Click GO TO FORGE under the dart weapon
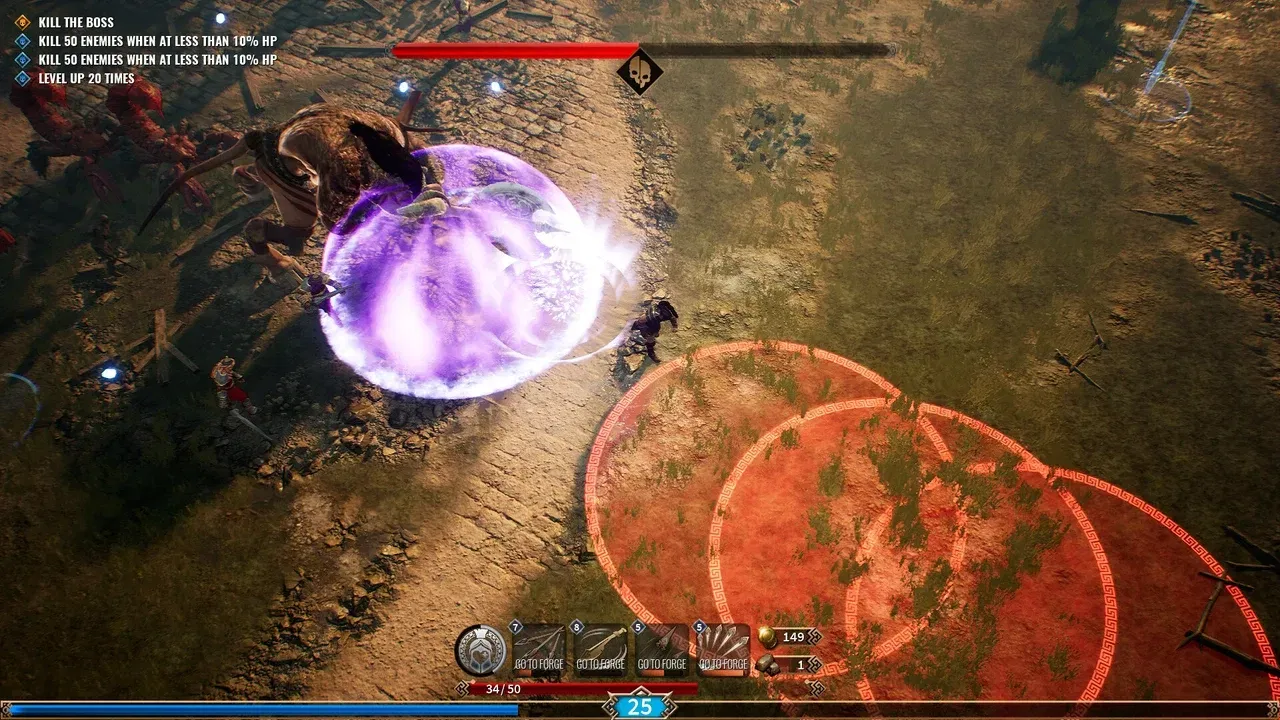 pos(662,661)
